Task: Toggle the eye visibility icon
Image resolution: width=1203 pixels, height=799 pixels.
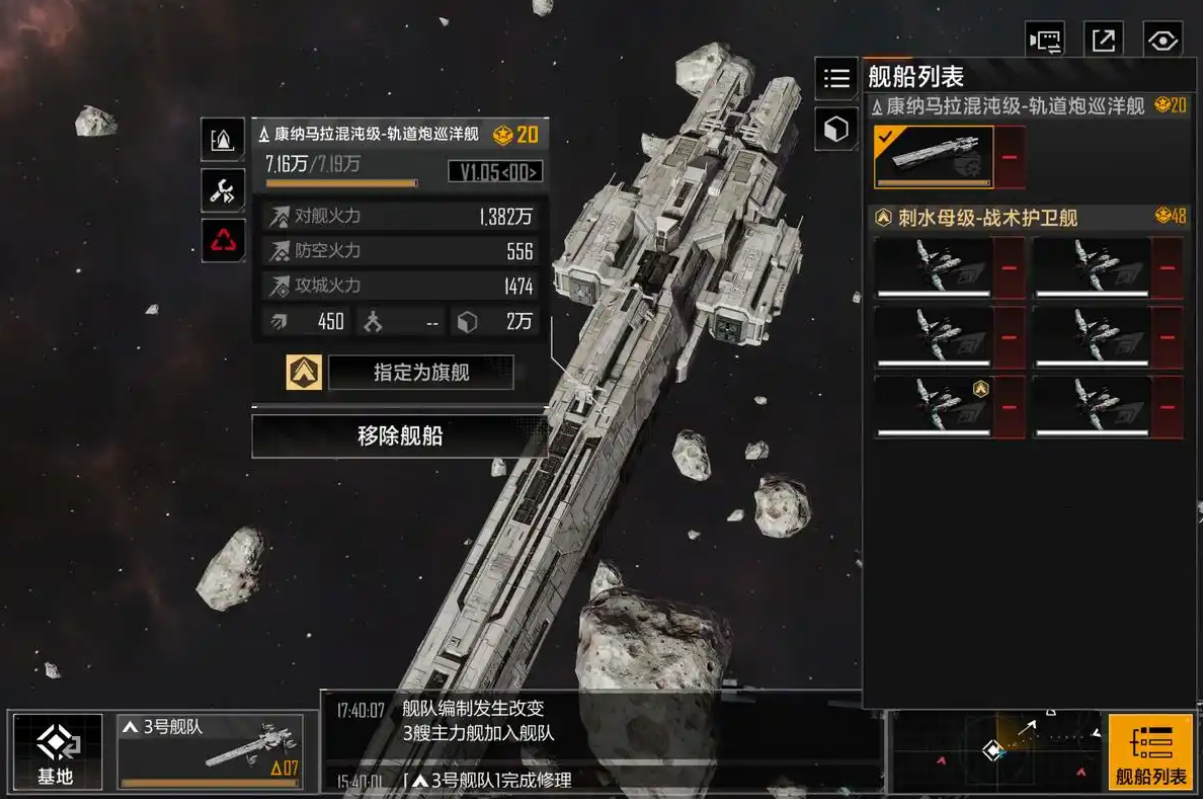Action: click(1162, 41)
